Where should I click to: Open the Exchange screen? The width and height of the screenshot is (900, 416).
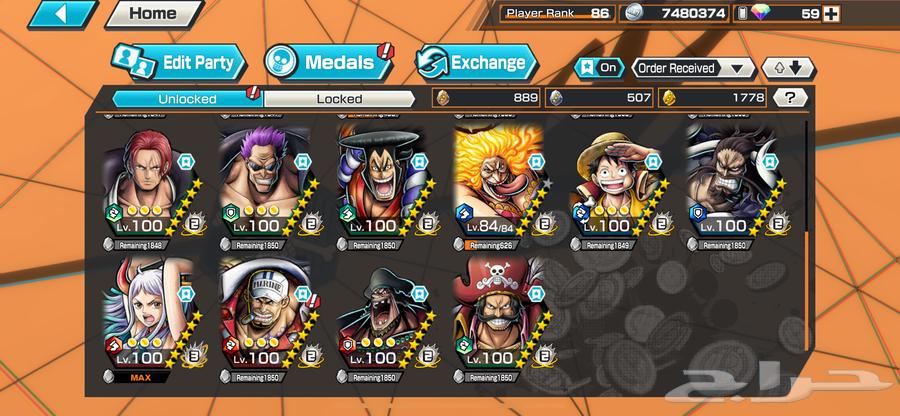coord(472,63)
